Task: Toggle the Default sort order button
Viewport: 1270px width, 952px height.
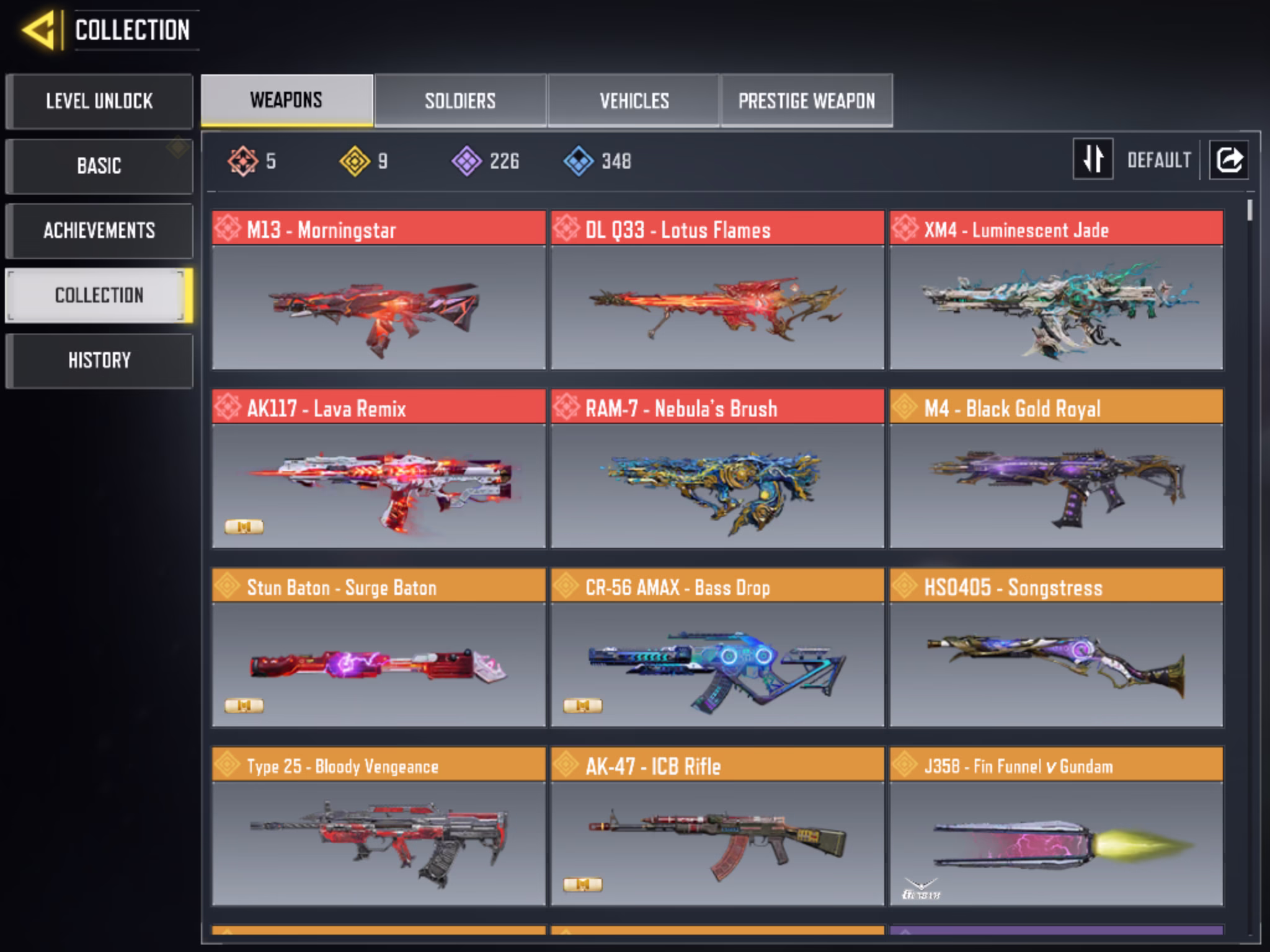Action: pyautogui.click(x=1093, y=159)
